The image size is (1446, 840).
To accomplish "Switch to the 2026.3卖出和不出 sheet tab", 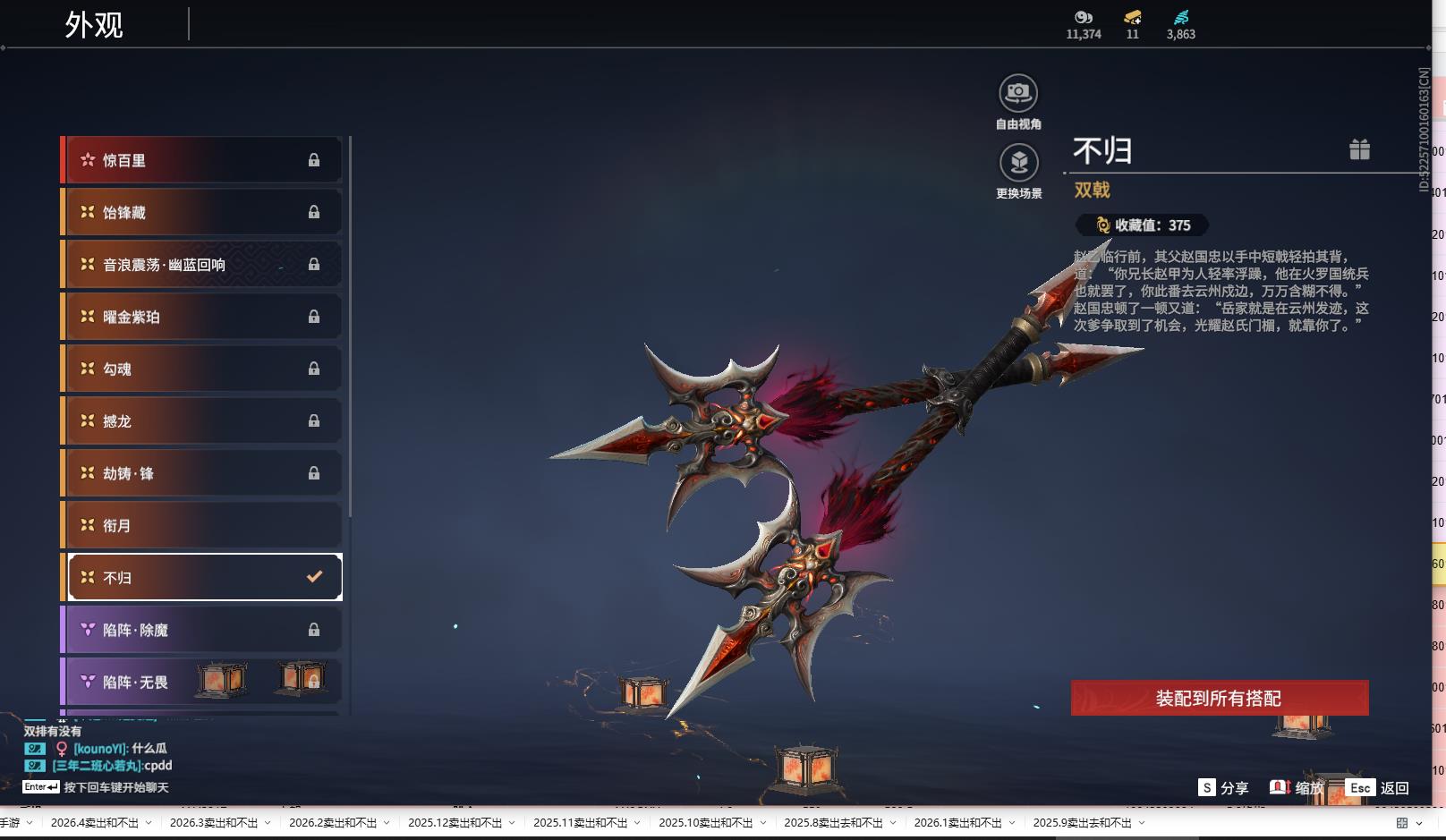I will pos(214,823).
